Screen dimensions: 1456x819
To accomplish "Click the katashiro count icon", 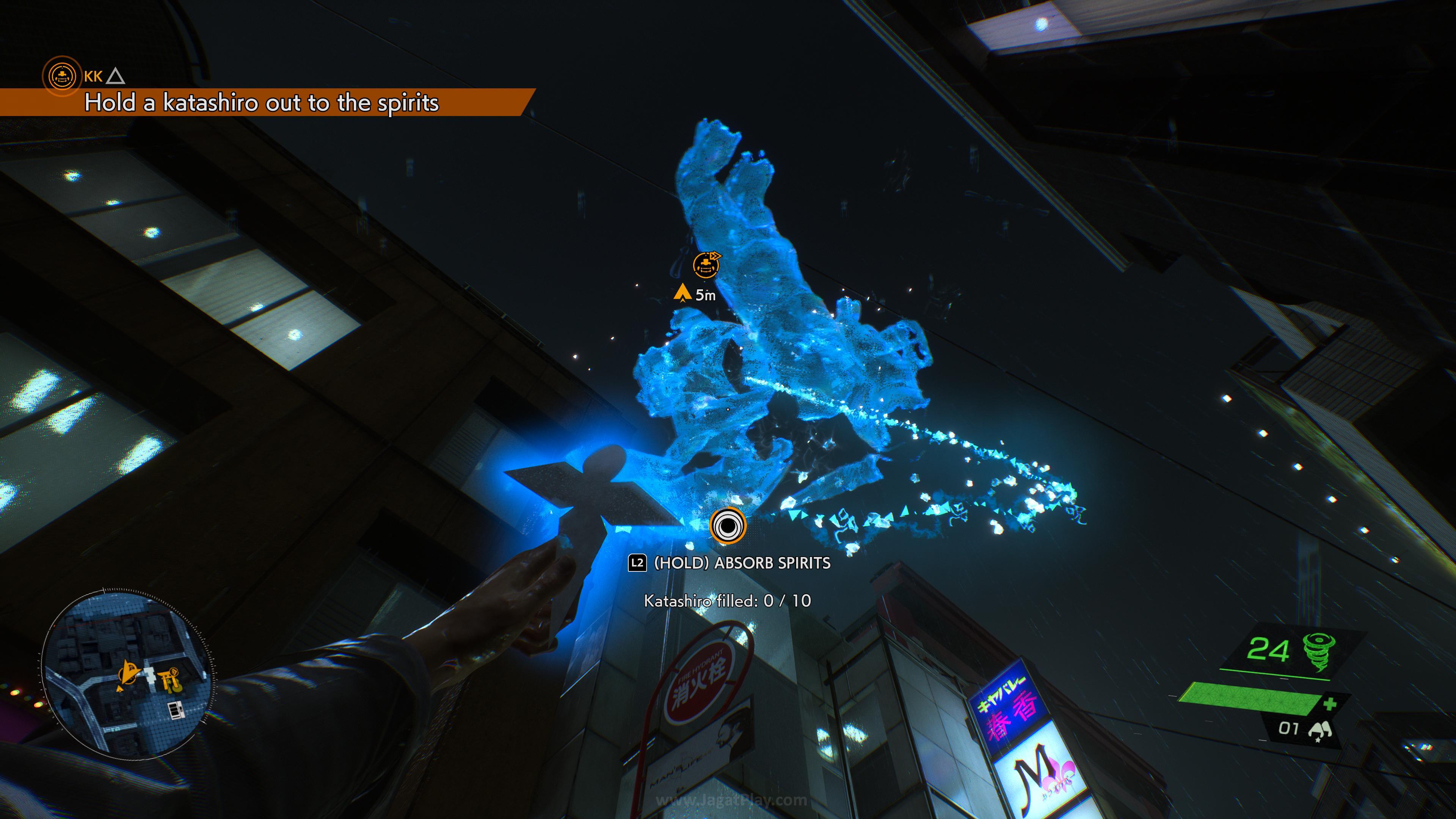I will click(1320, 730).
